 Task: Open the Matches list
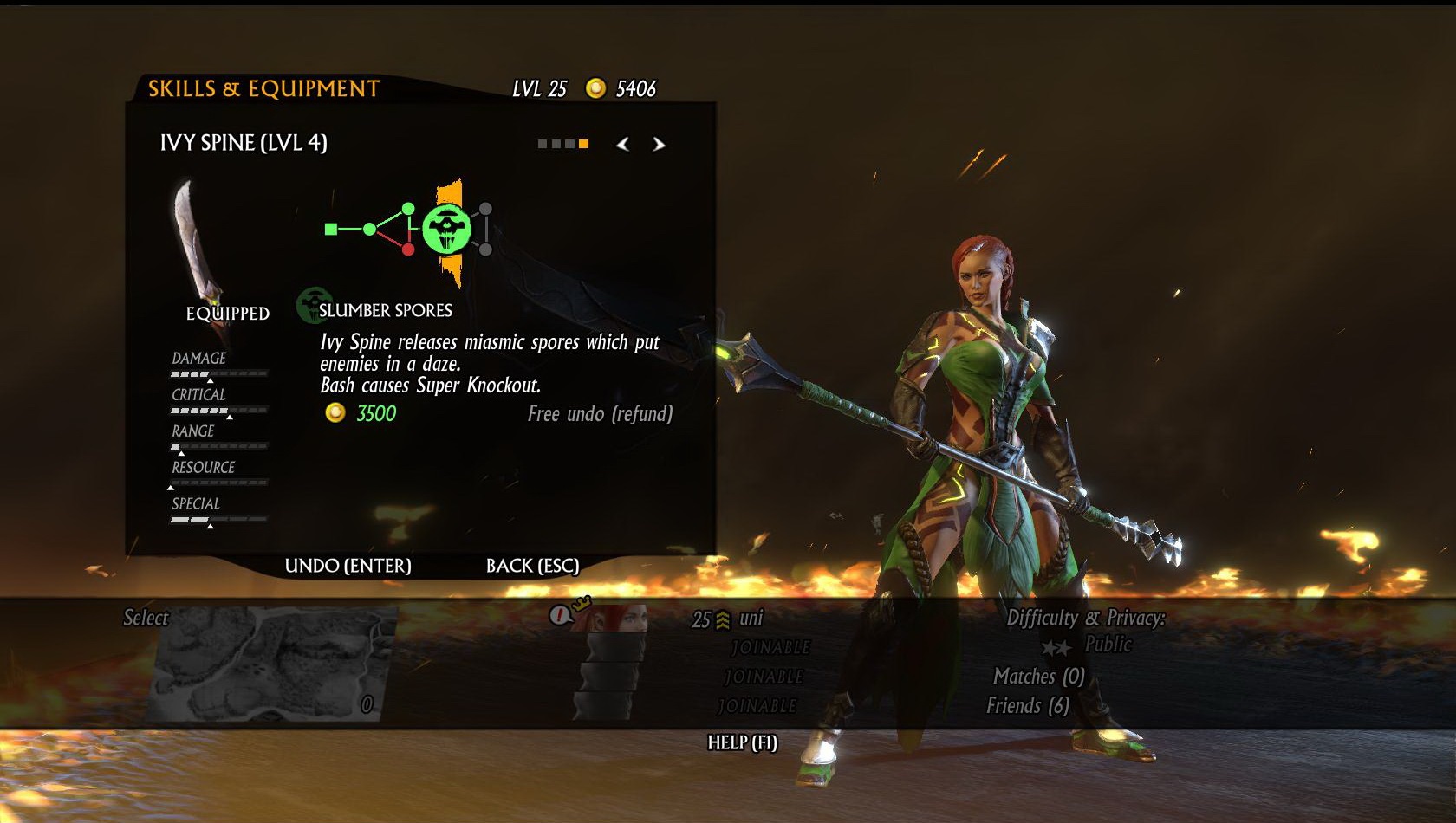click(1038, 677)
